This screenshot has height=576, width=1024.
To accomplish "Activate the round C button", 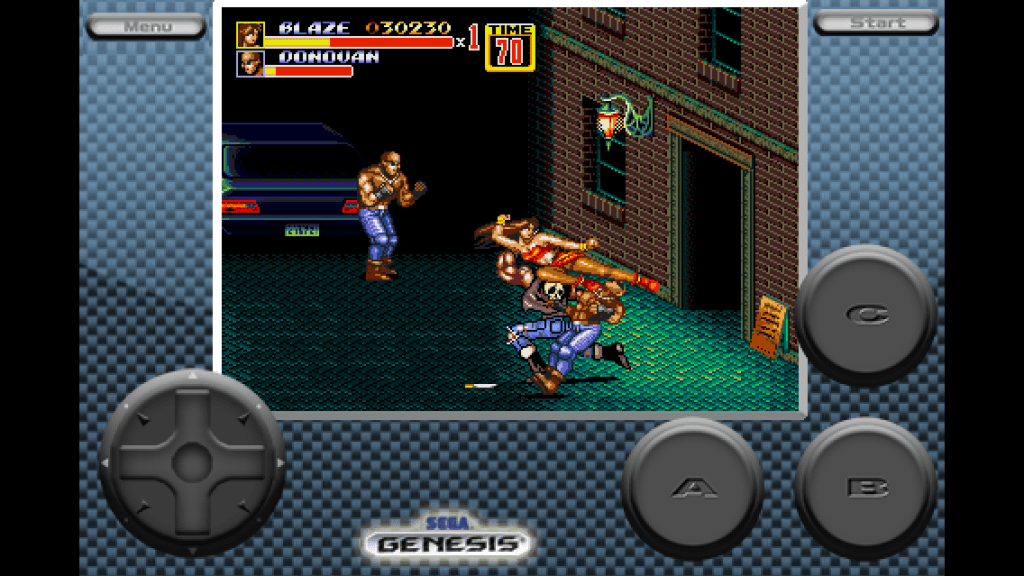I will pyautogui.click(x=866, y=315).
